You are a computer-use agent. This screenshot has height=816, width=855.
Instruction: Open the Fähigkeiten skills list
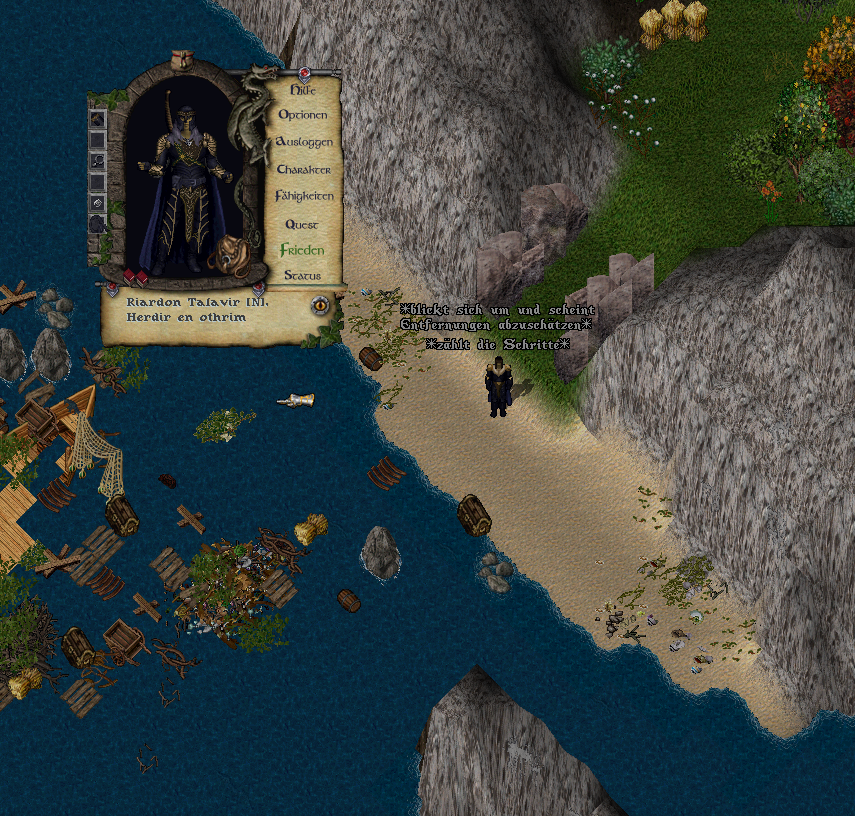(303, 196)
